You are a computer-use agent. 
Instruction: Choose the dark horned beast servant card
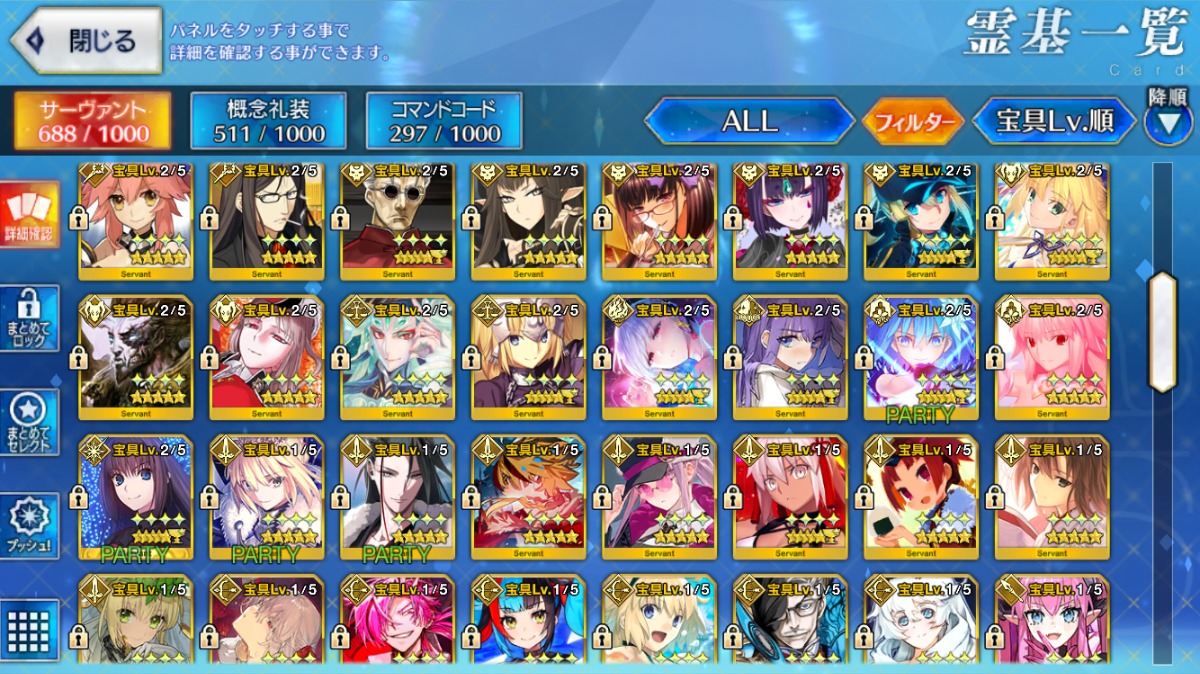(x=135, y=357)
